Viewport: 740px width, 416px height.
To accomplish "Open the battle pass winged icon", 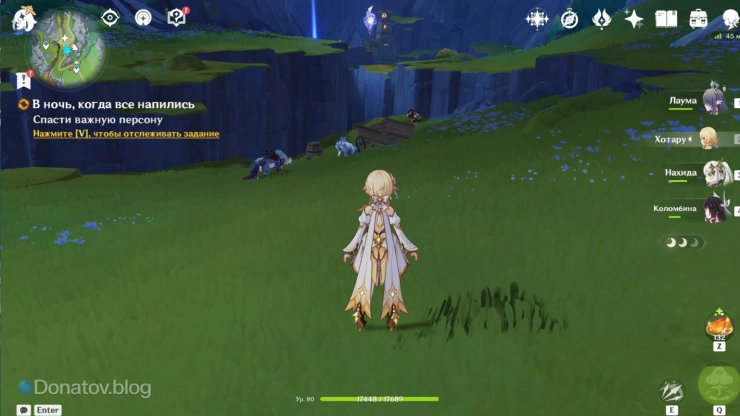I will pyautogui.click(x=601, y=18).
